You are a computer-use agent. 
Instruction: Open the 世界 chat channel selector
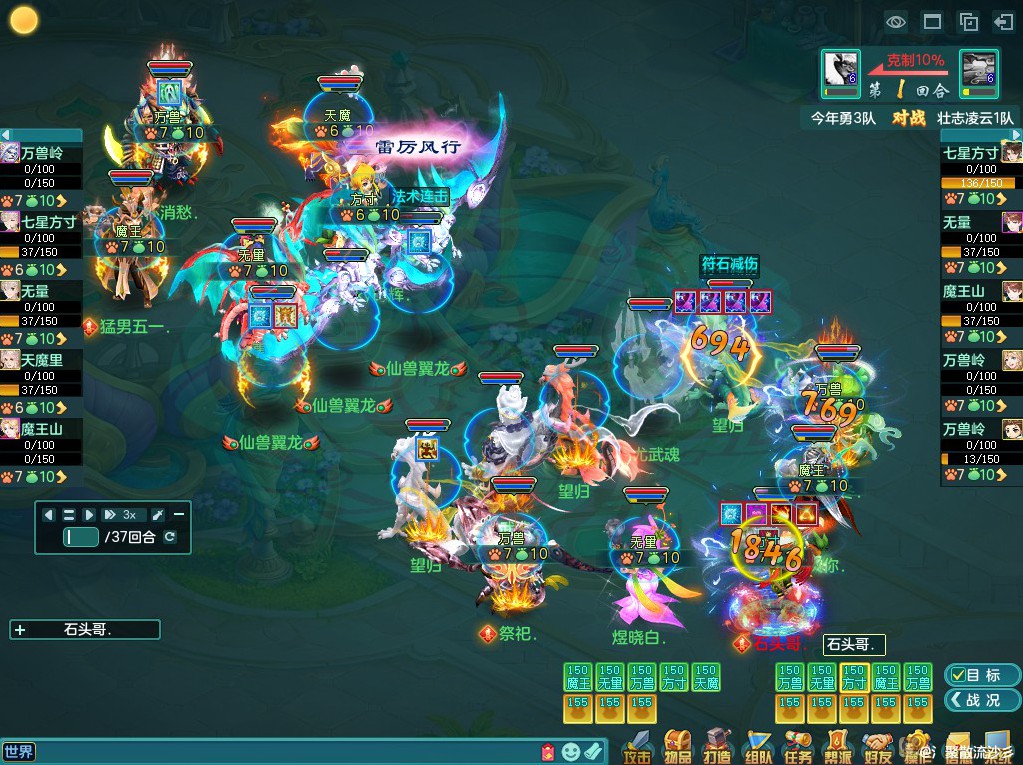click(19, 751)
